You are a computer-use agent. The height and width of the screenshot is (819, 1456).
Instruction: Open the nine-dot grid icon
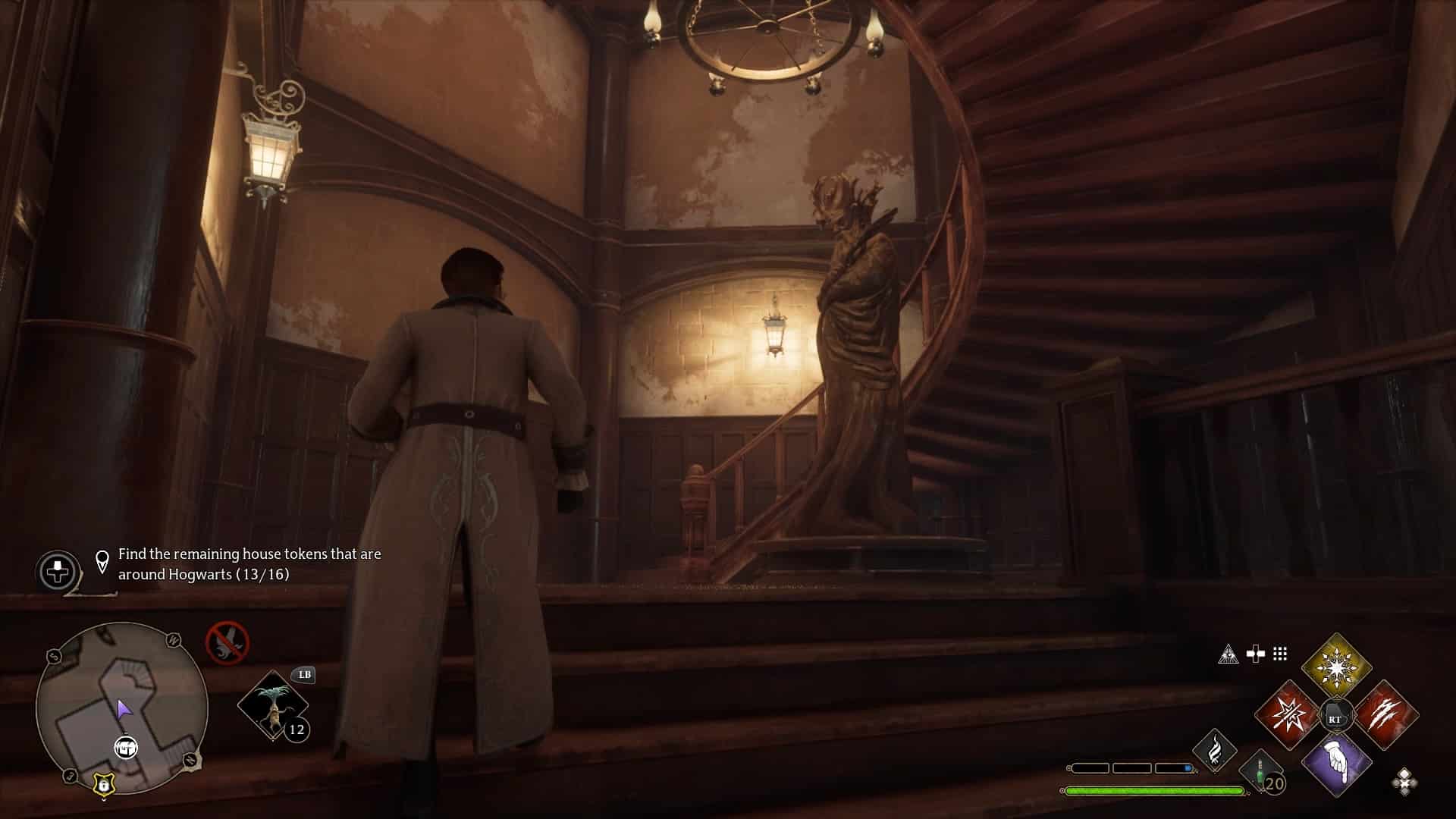pos(1280,654)
